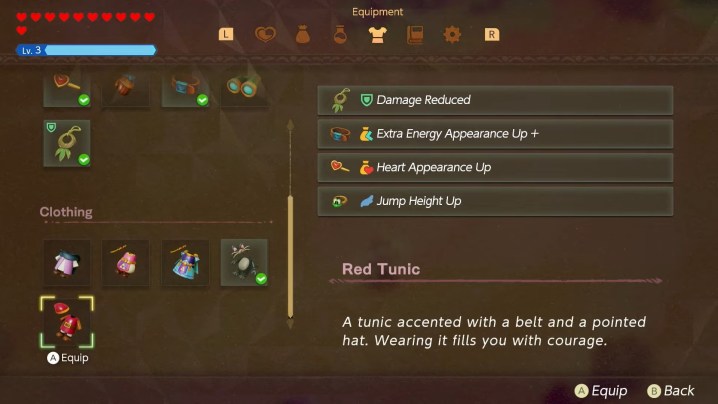Select the Extra Energy Appearance Up + row
This screenshot has width=718, height=404.
[x=495, y=134]
